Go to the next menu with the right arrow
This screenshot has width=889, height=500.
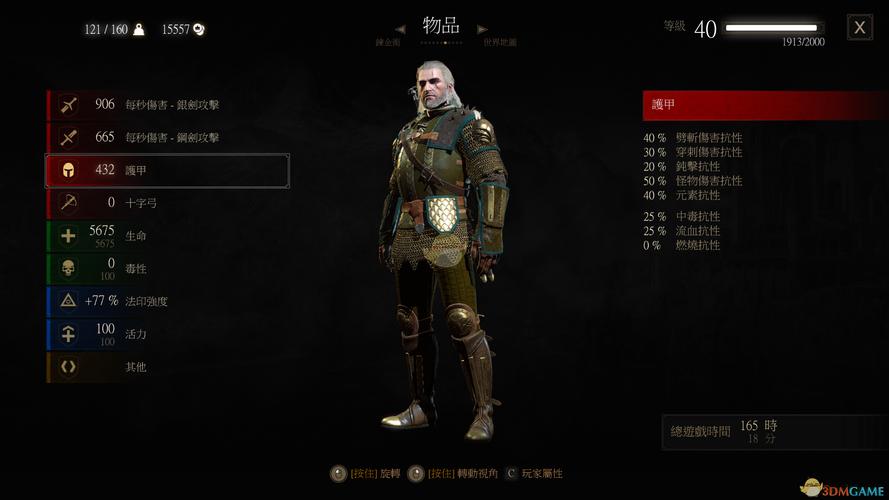[x=482, y=29]
